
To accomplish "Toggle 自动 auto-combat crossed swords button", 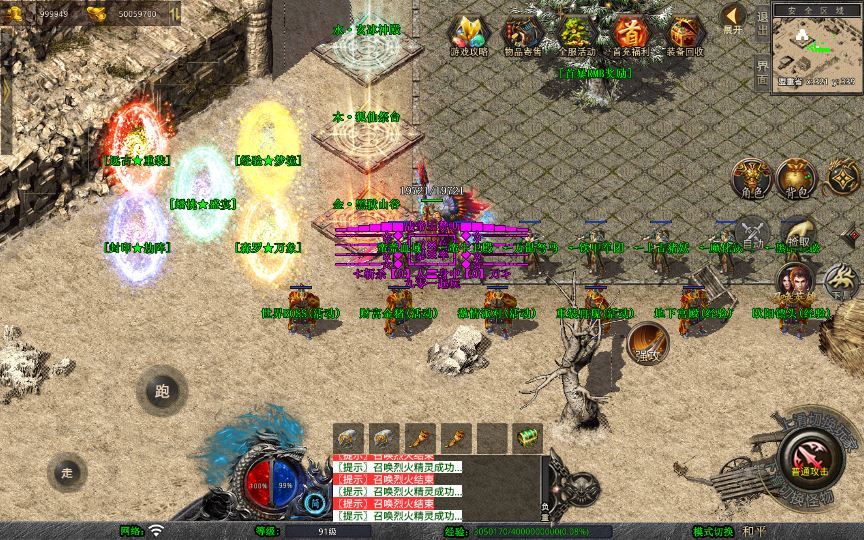I will coord(750,234).
